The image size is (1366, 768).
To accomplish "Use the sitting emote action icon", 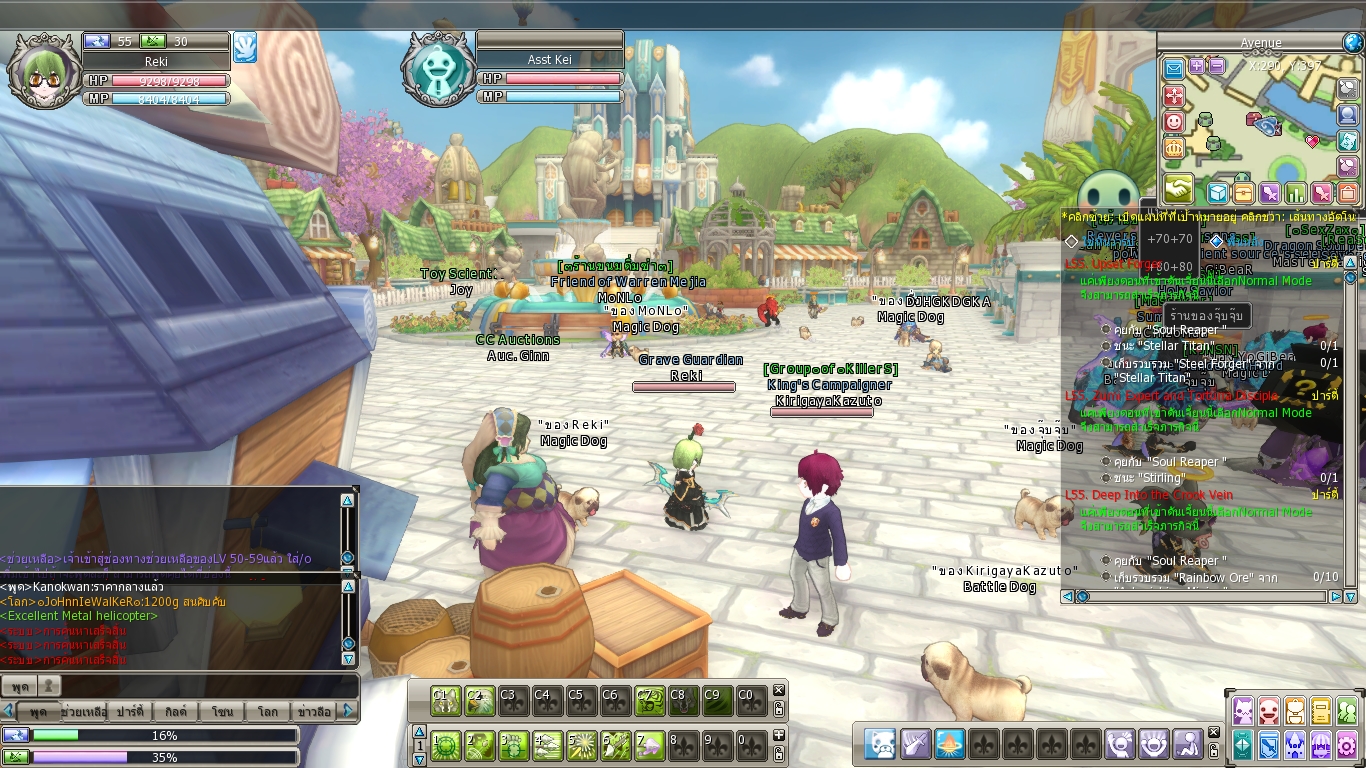I will pos(1189,744).
